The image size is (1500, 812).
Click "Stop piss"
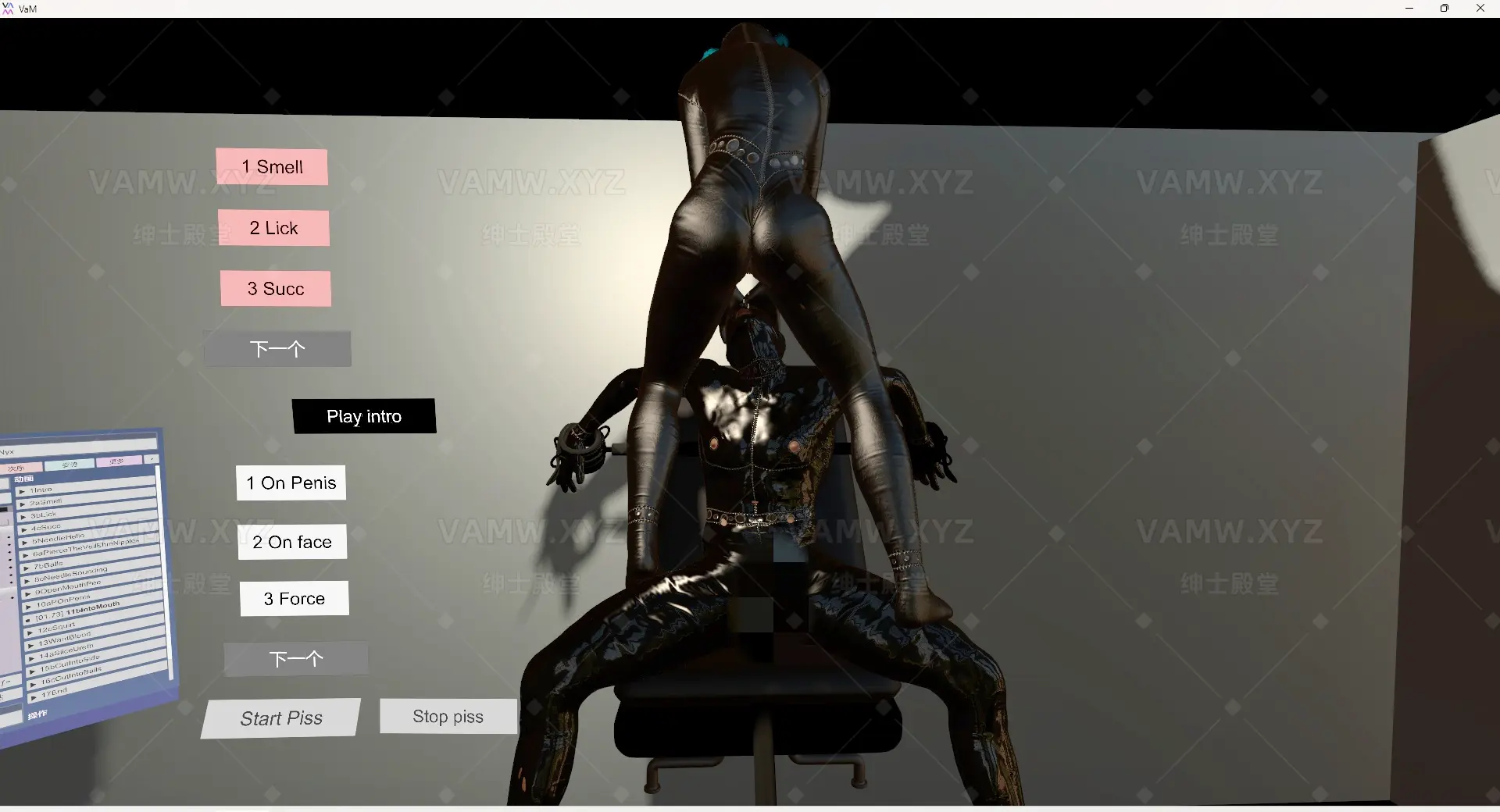click(x=448, y=716)
